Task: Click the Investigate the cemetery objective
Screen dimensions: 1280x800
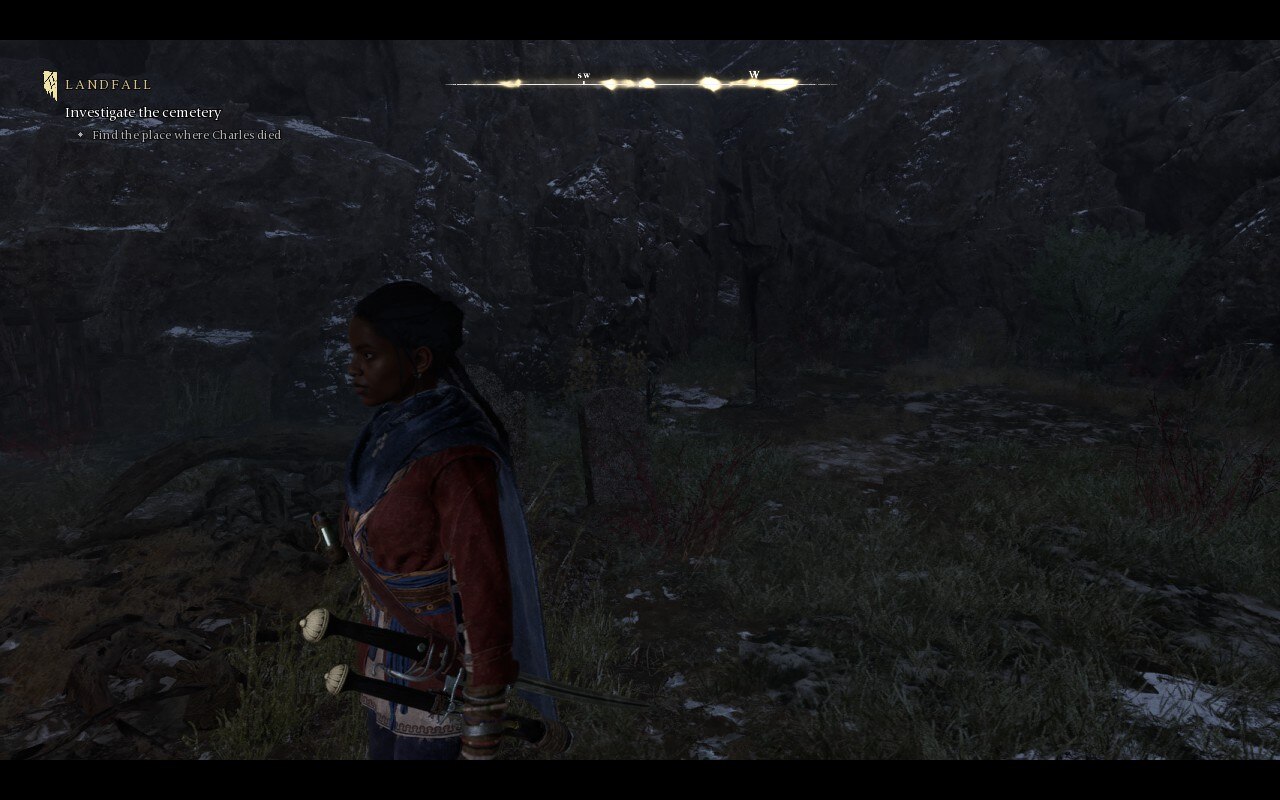Action: pyautogui.click(x=143, y=112)
